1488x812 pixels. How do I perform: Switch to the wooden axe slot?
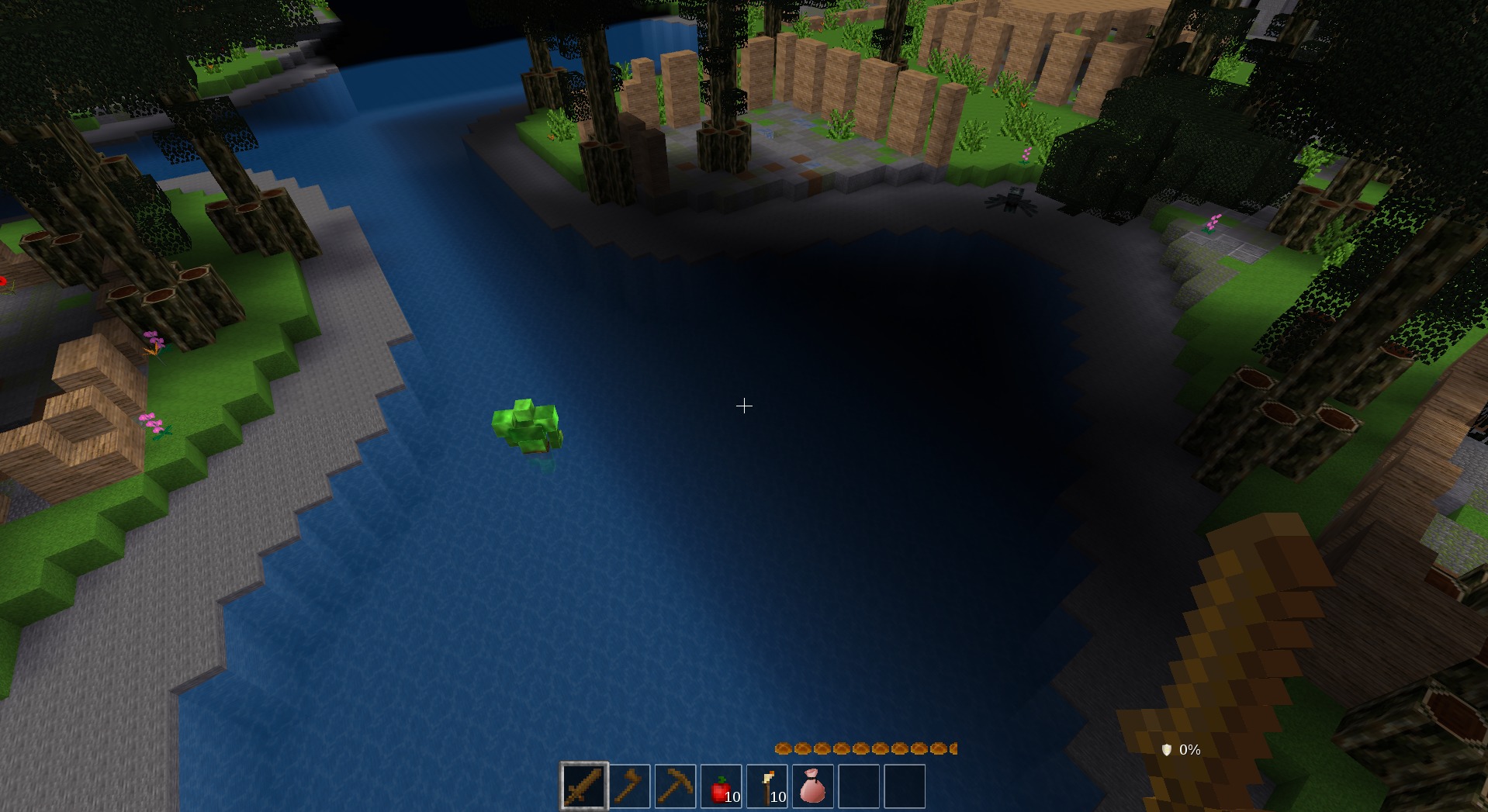pyautogui.click(x=630, y=786)
